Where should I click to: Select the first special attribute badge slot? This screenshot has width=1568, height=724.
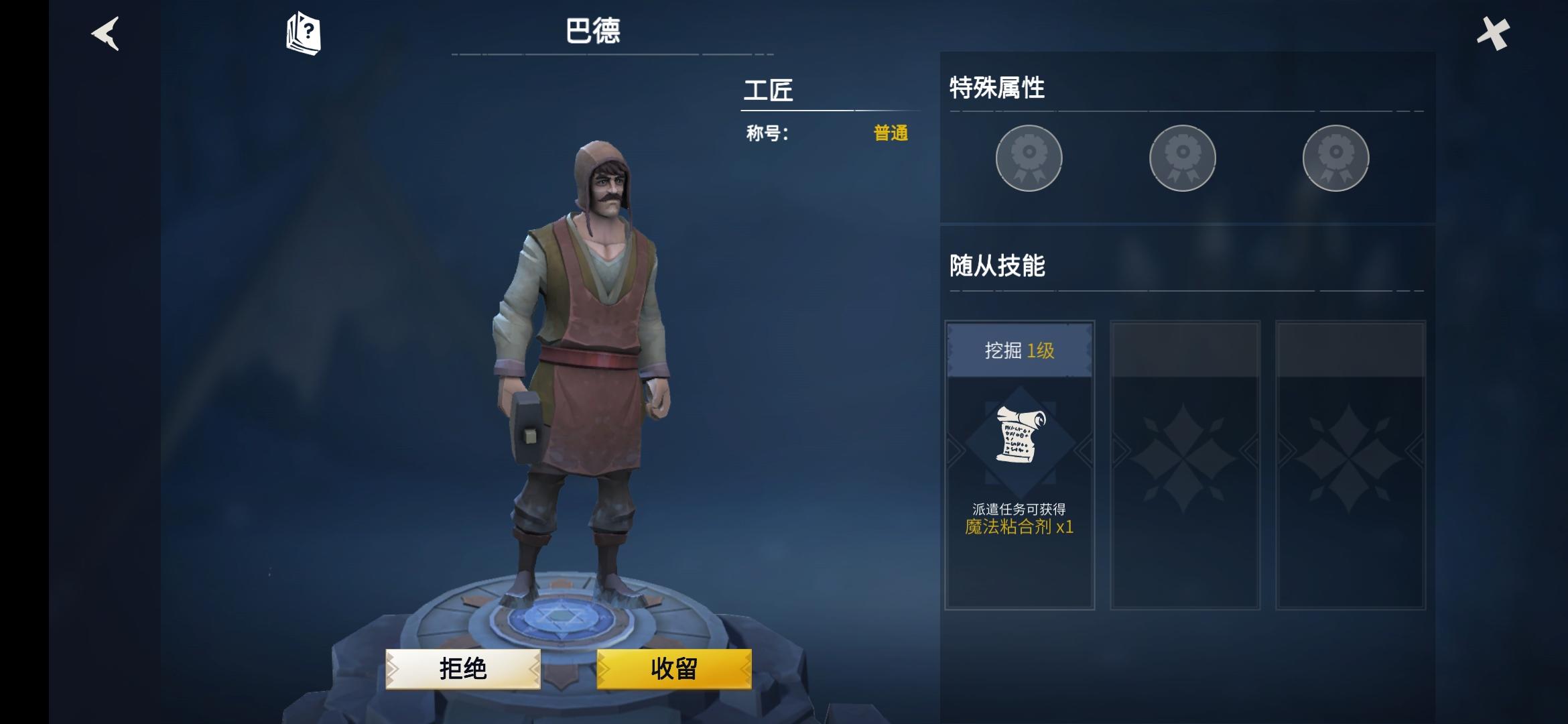click(x=1029, y=158)
